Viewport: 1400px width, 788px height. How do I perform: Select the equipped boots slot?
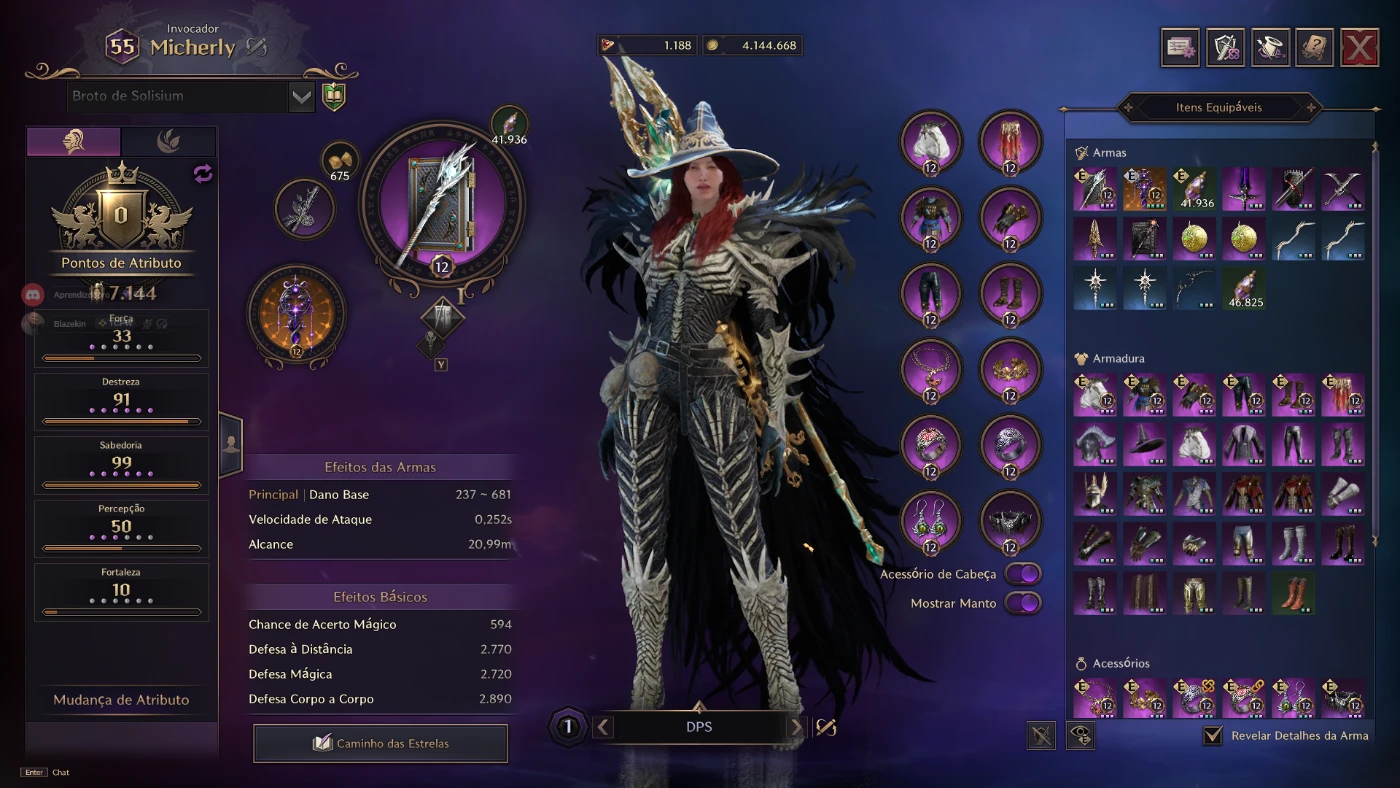pos(1010,294)
